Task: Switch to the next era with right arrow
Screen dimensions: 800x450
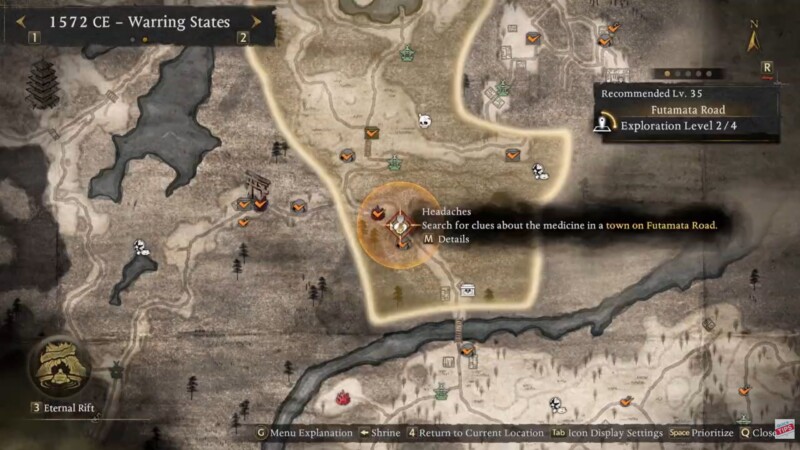Action: pos(257,20)
